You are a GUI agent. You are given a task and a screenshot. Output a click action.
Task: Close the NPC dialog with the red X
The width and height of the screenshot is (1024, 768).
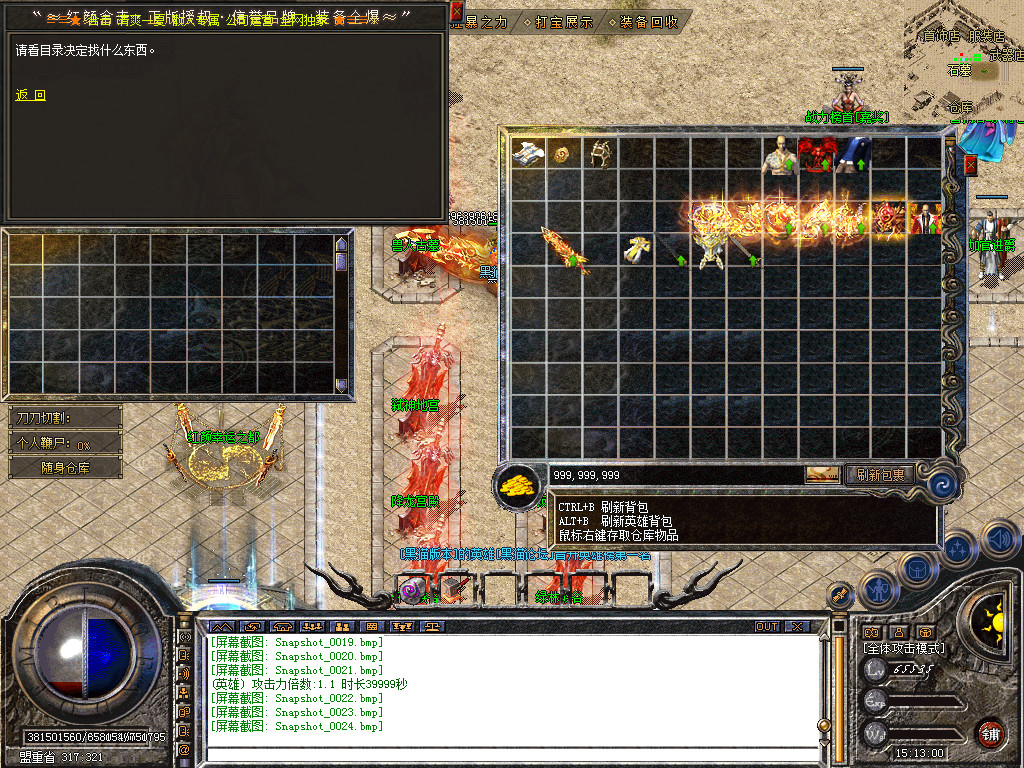pyautogui.click(x=456, y=13)
